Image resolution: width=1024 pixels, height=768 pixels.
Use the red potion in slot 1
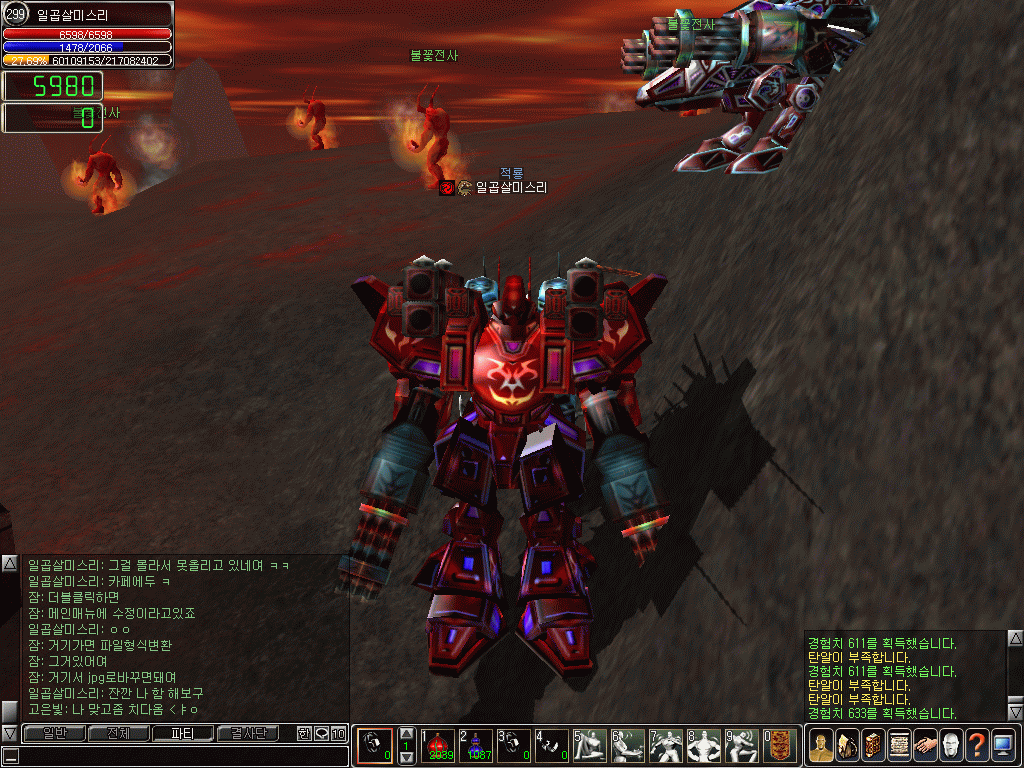(x=437, y=745)
